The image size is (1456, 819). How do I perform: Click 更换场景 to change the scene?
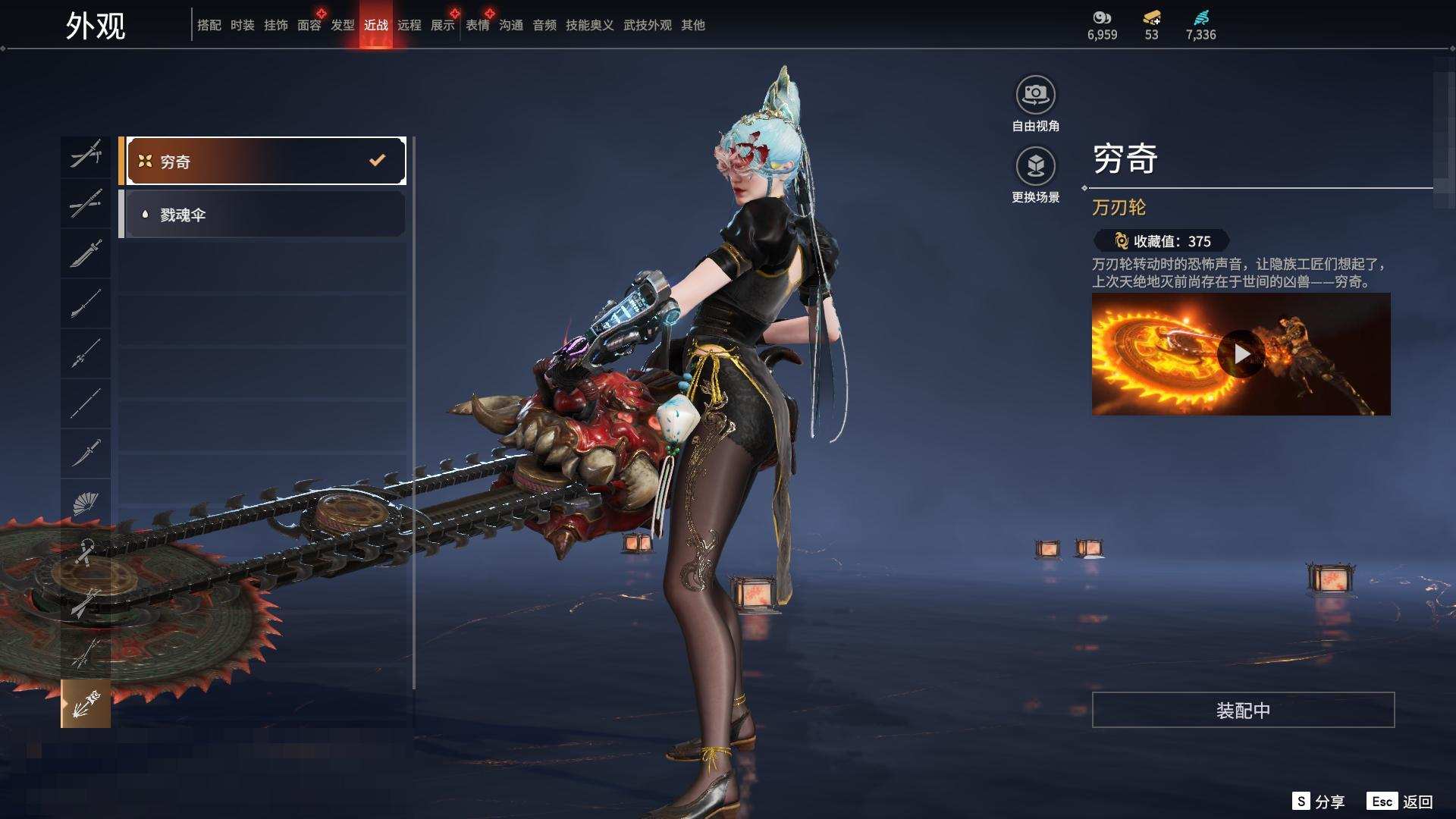point(1035,167)
